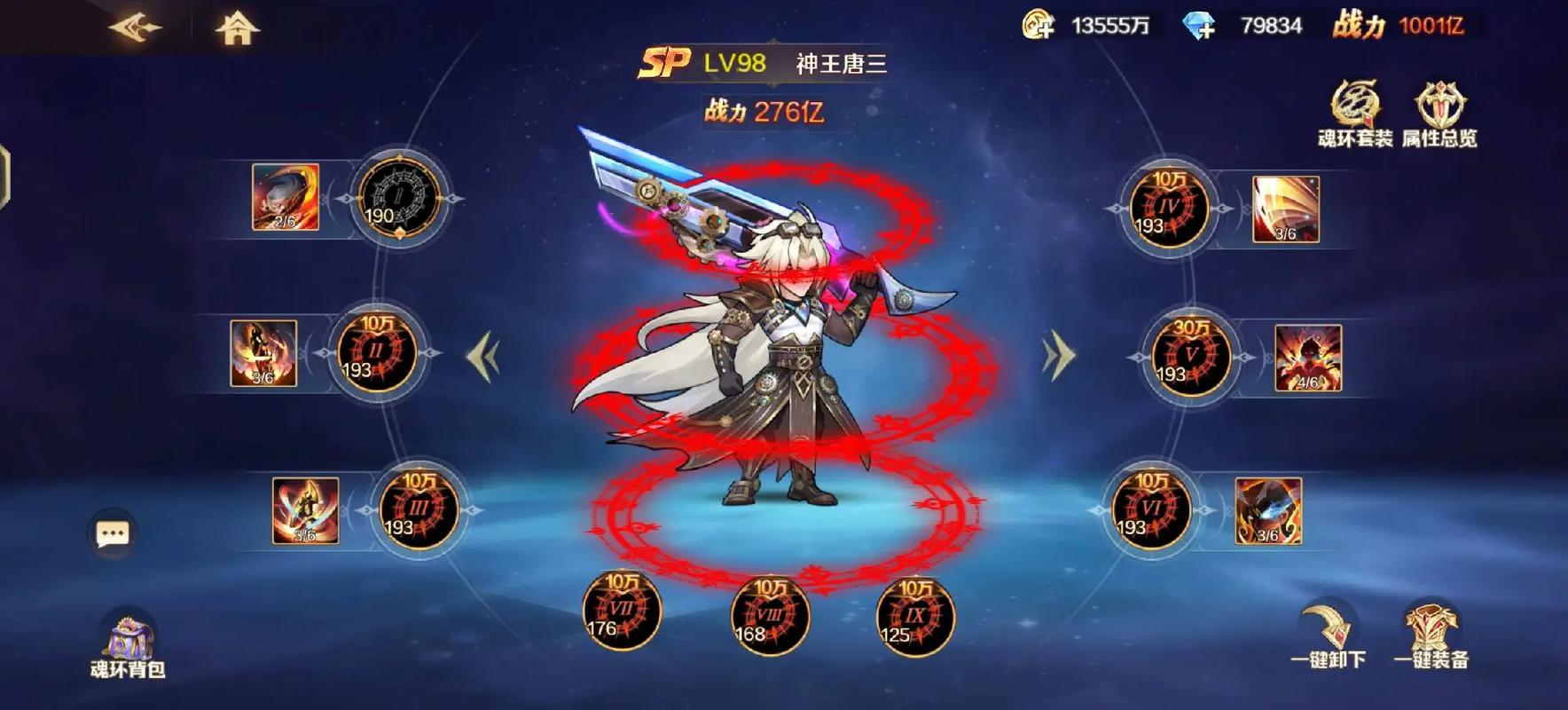Add more gold coins

point(1039,25)
